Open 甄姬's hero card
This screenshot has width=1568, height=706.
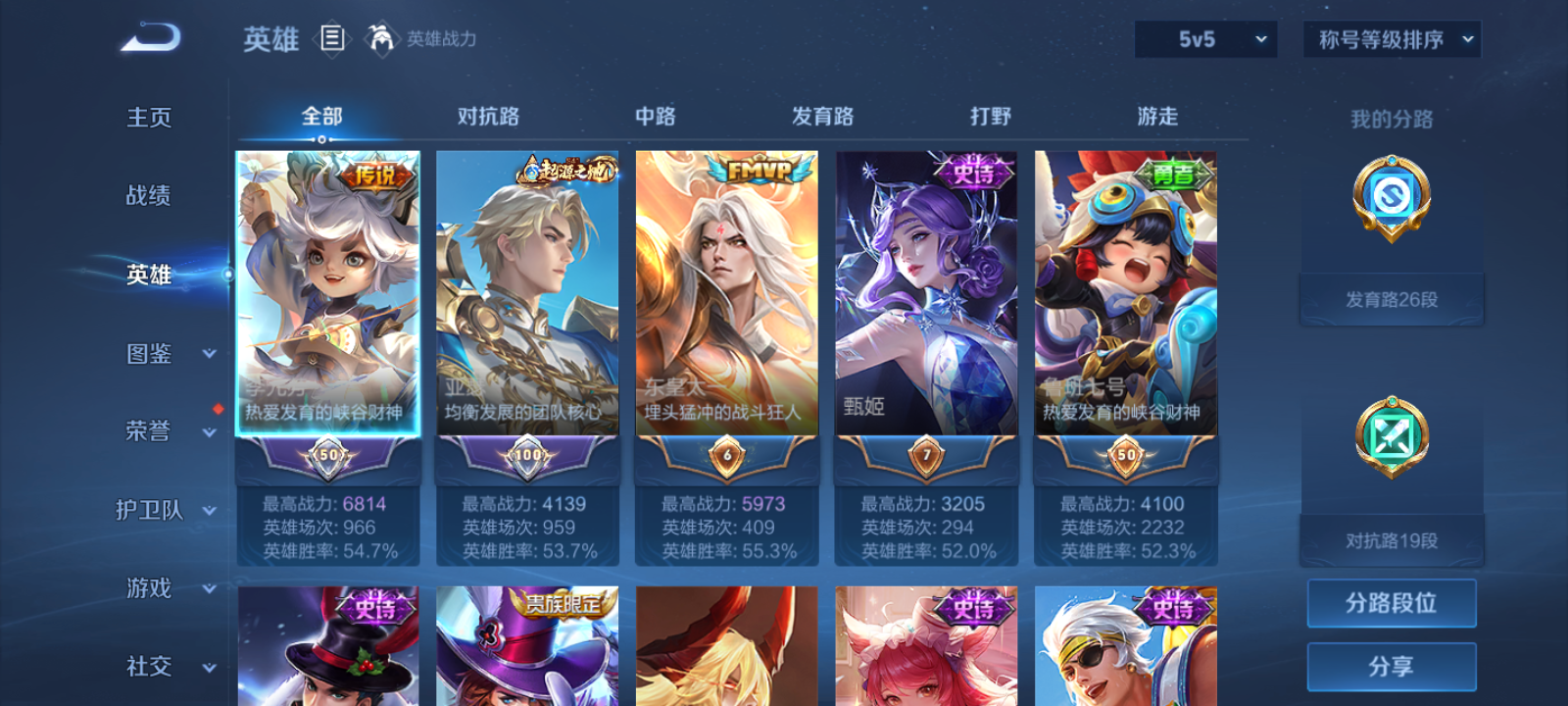926,314
